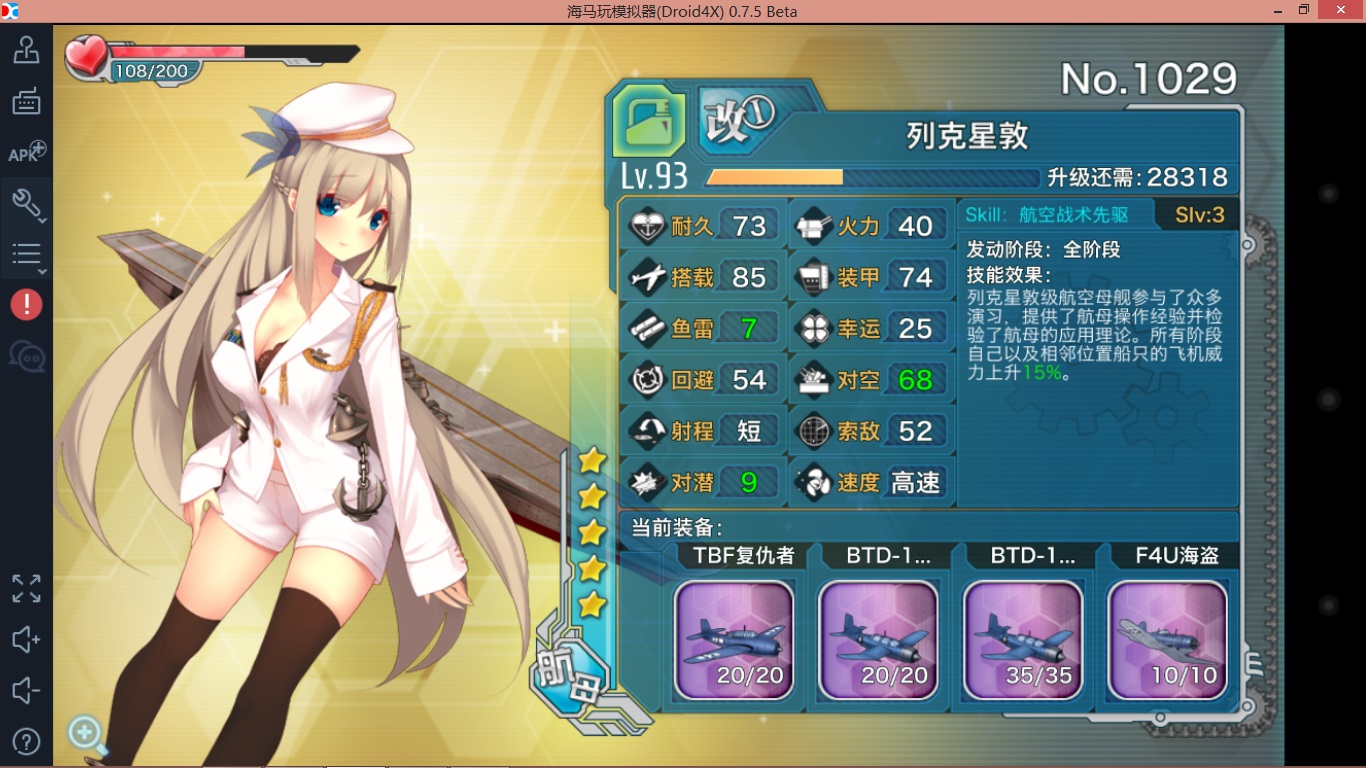The width and height of the screenshot is (1366, 768).
Task: Click the APK install button in sidebar
Action: pos(26,153)
